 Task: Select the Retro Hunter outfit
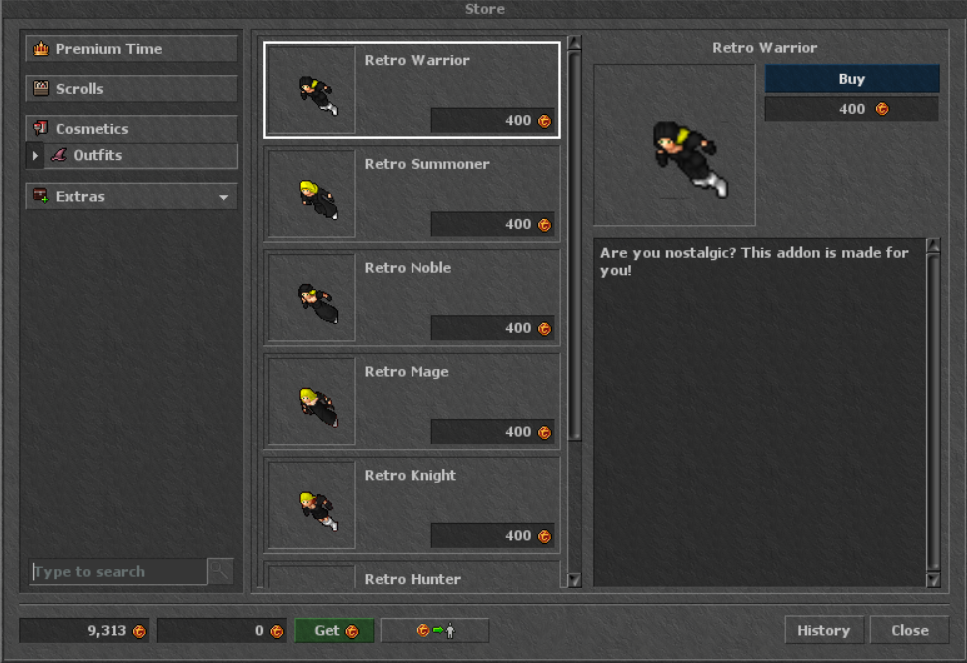[411, 577]
